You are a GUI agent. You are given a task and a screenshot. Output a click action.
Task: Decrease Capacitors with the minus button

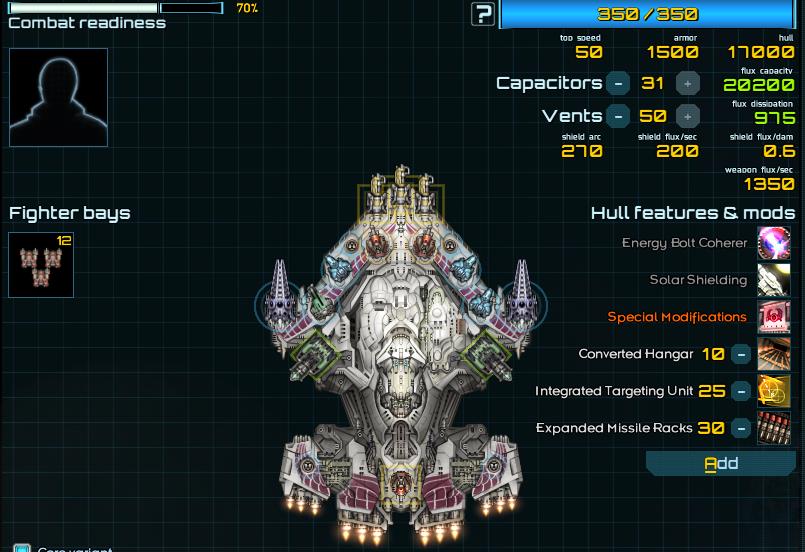point(619,84)
